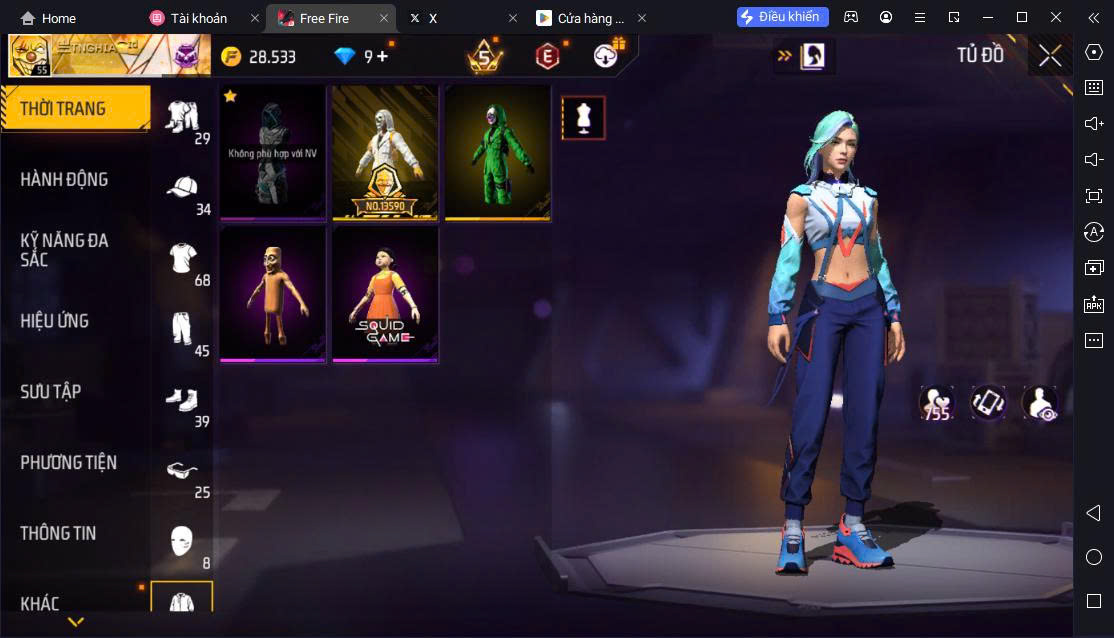Switch to Kỹ Năng Đa Sắc category
Screen dimensions: 1114x638
(65, 250)
